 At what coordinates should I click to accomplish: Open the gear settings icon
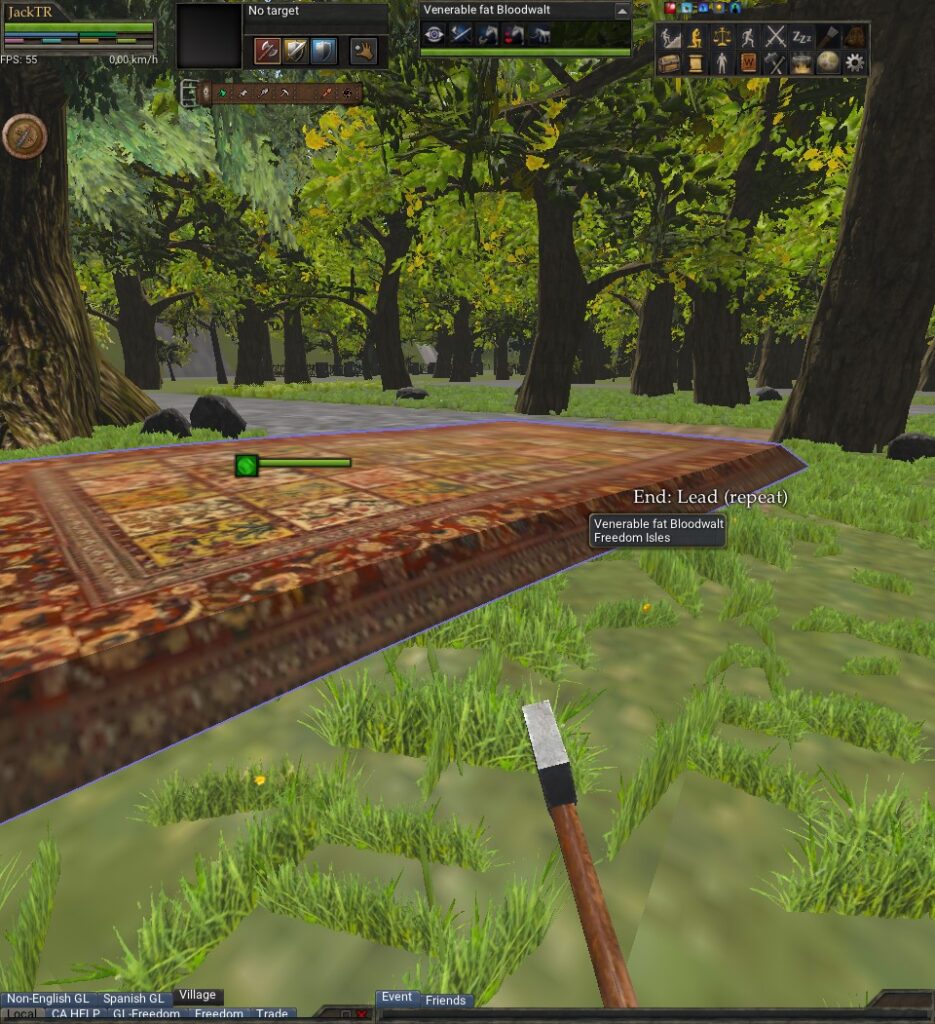coord(854,63)
